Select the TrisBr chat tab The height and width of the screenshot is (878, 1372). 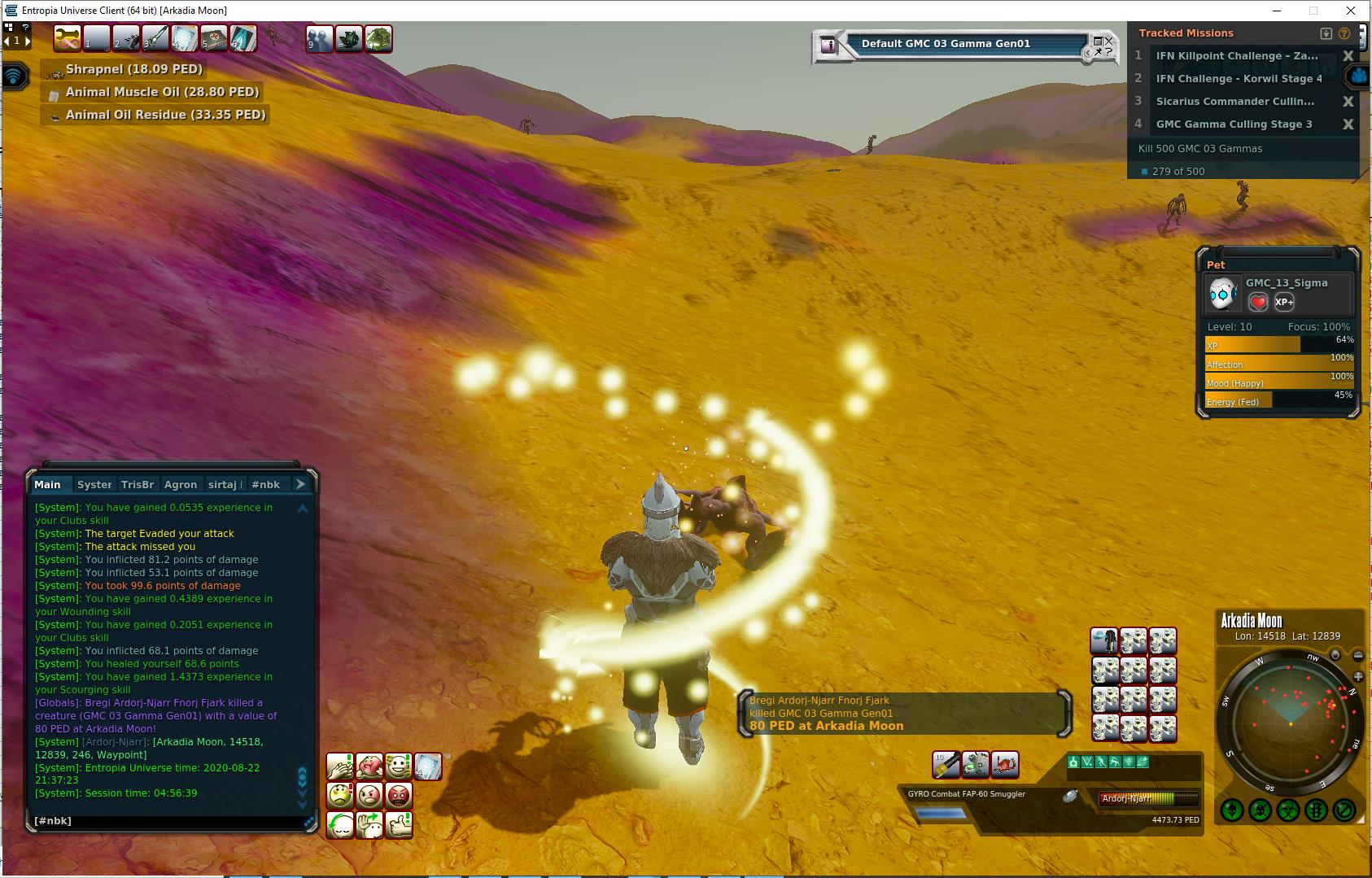coord(137,484)
